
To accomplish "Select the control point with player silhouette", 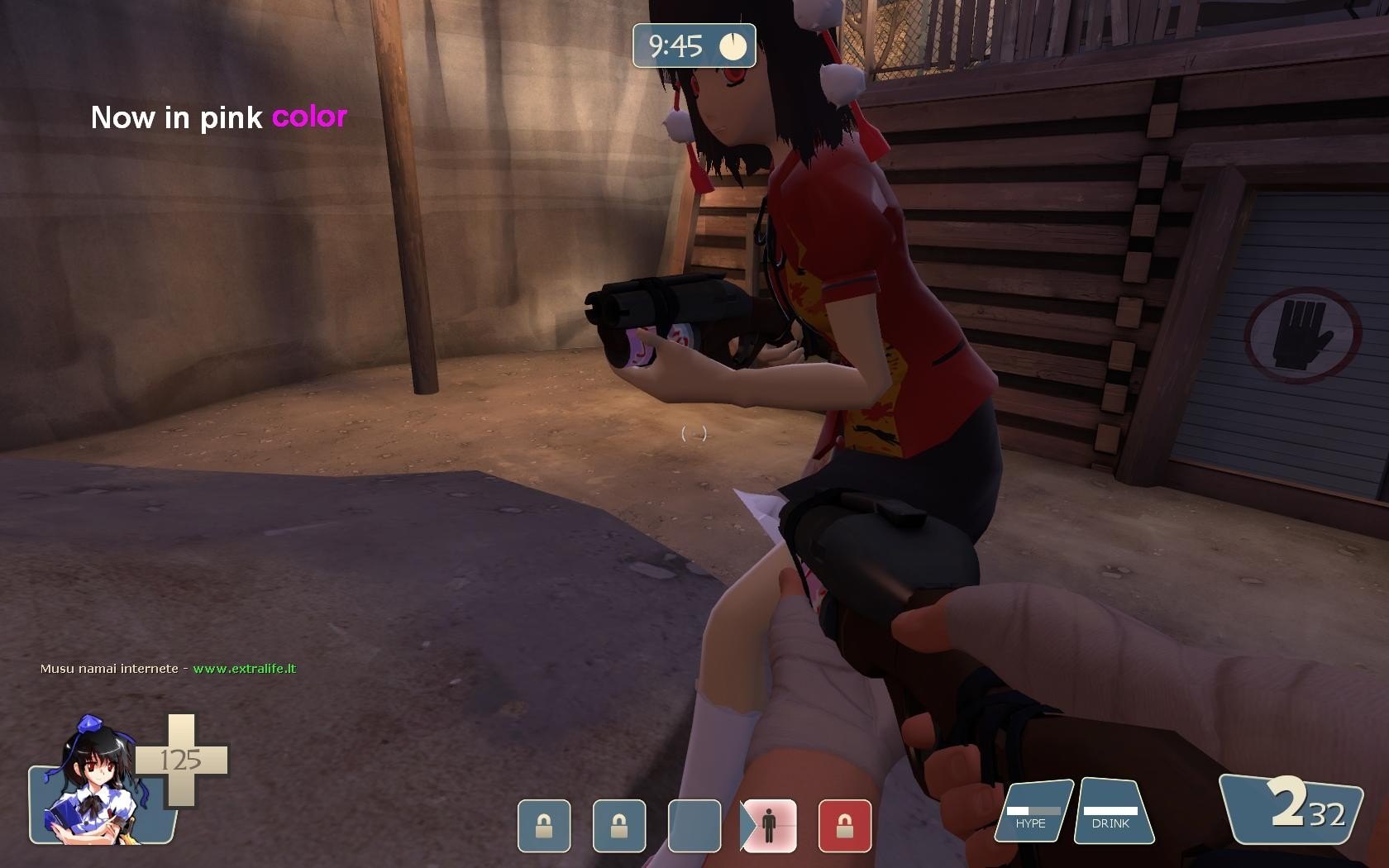I will (x=769, y=825).
